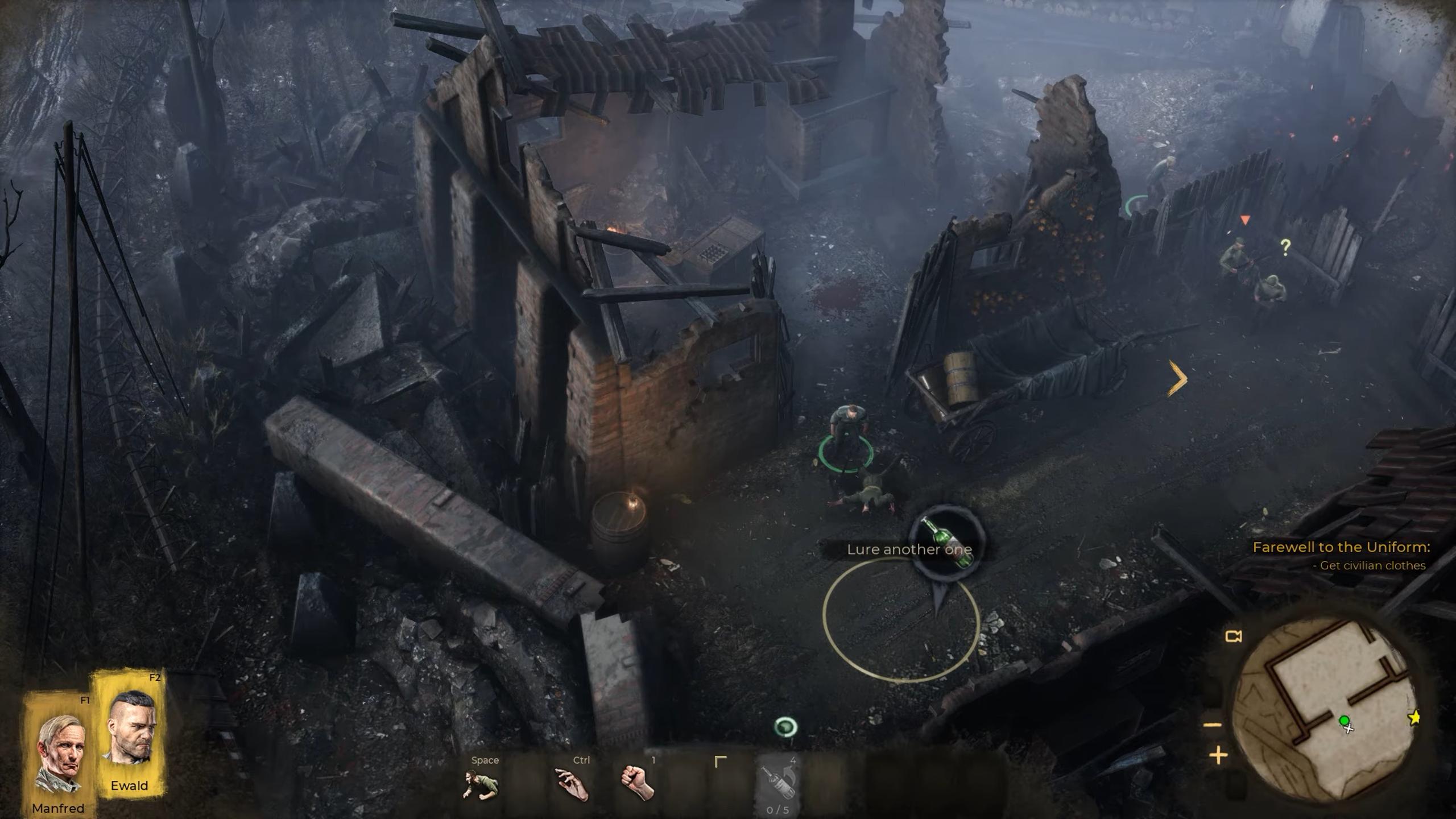Use the open hand interact action

572,784
